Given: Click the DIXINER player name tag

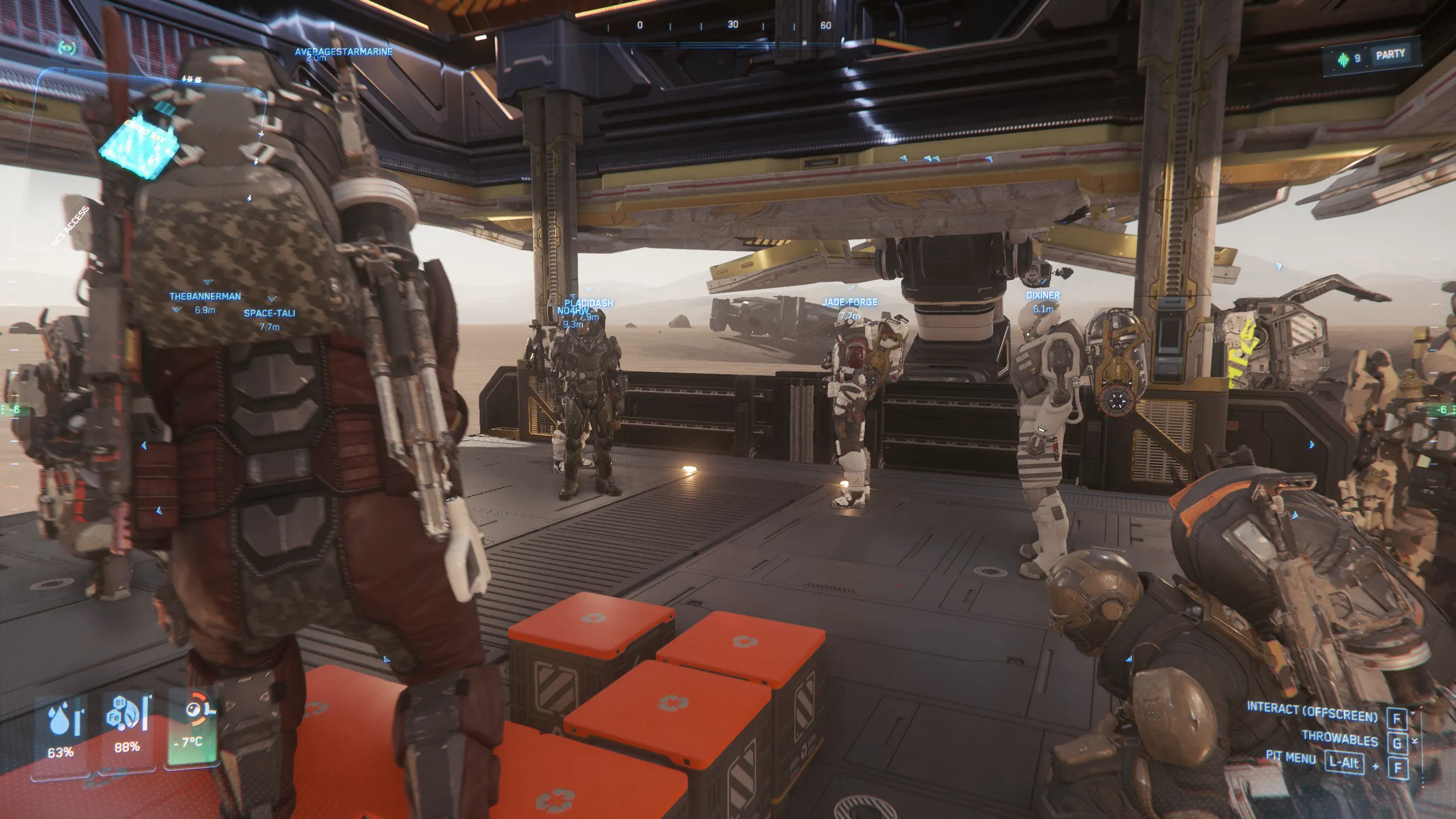Looking at the screenshot, I should click(1043, 296).
